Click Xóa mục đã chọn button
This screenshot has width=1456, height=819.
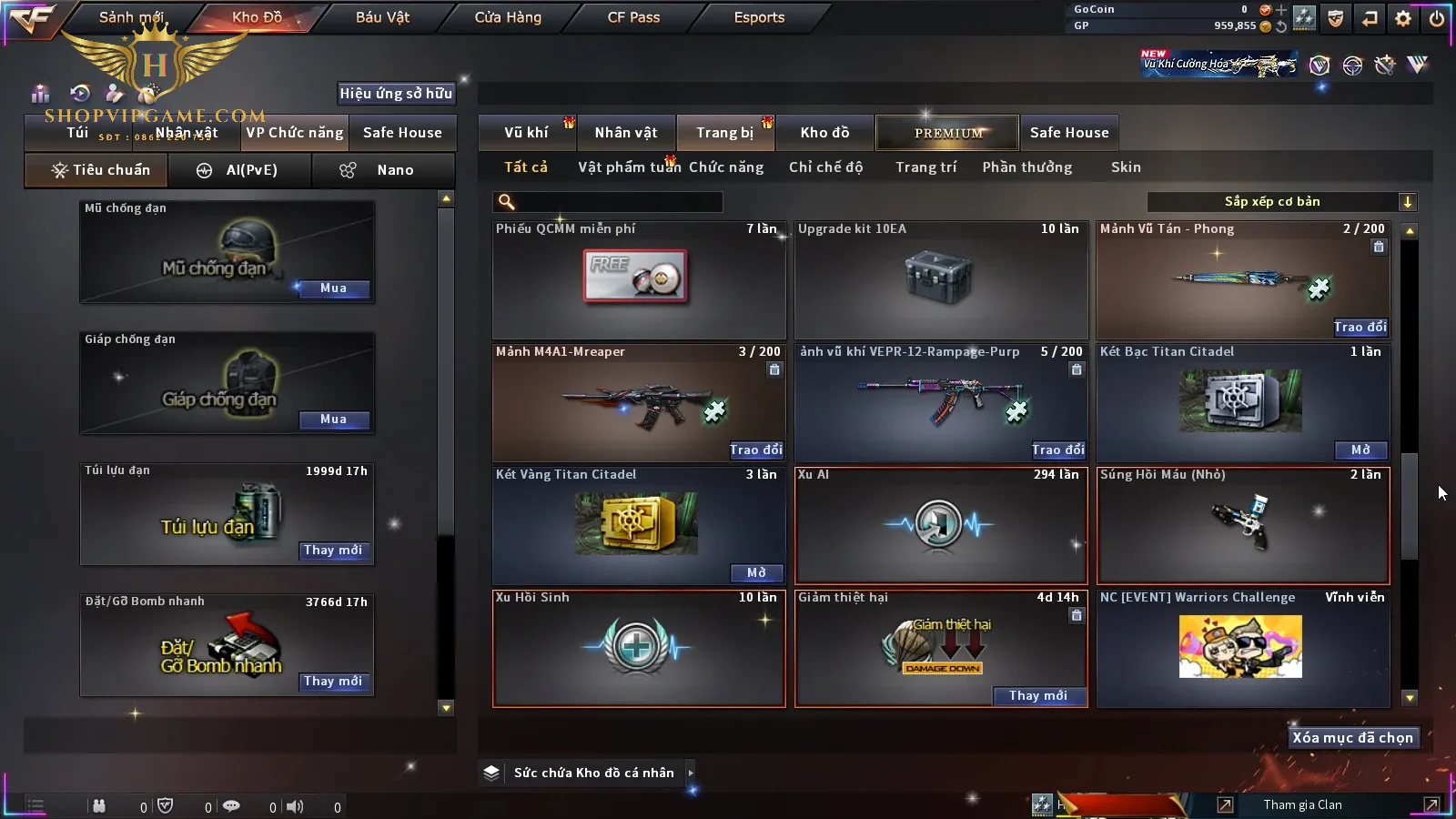pos(1352,738)
